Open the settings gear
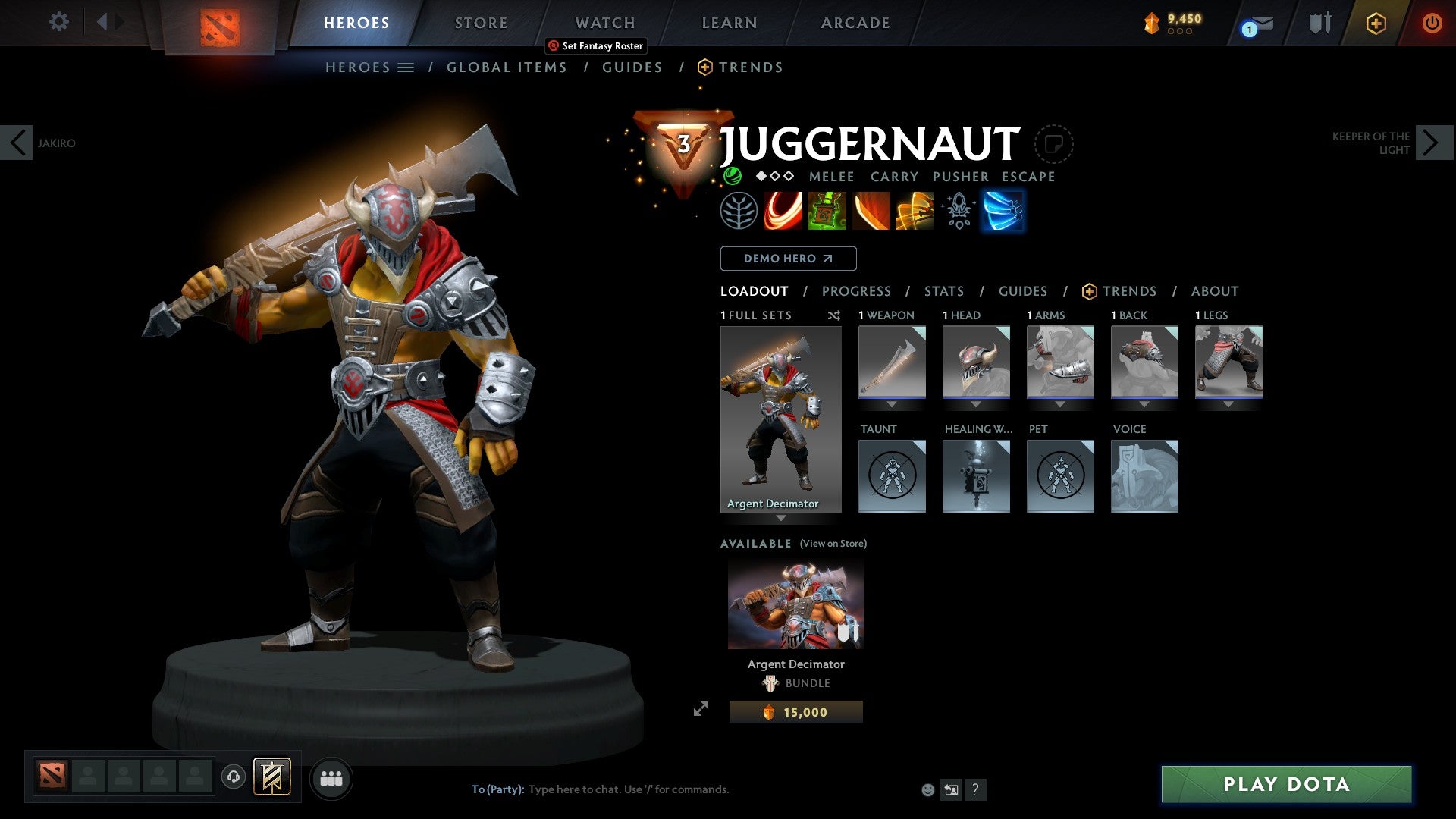 [58, 22]
